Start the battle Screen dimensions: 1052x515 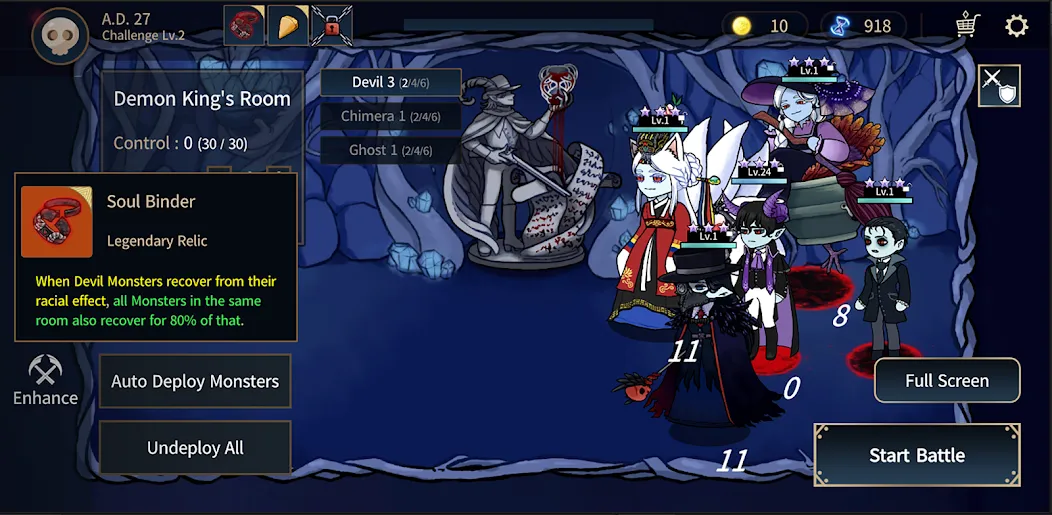[x=916, y=455]
